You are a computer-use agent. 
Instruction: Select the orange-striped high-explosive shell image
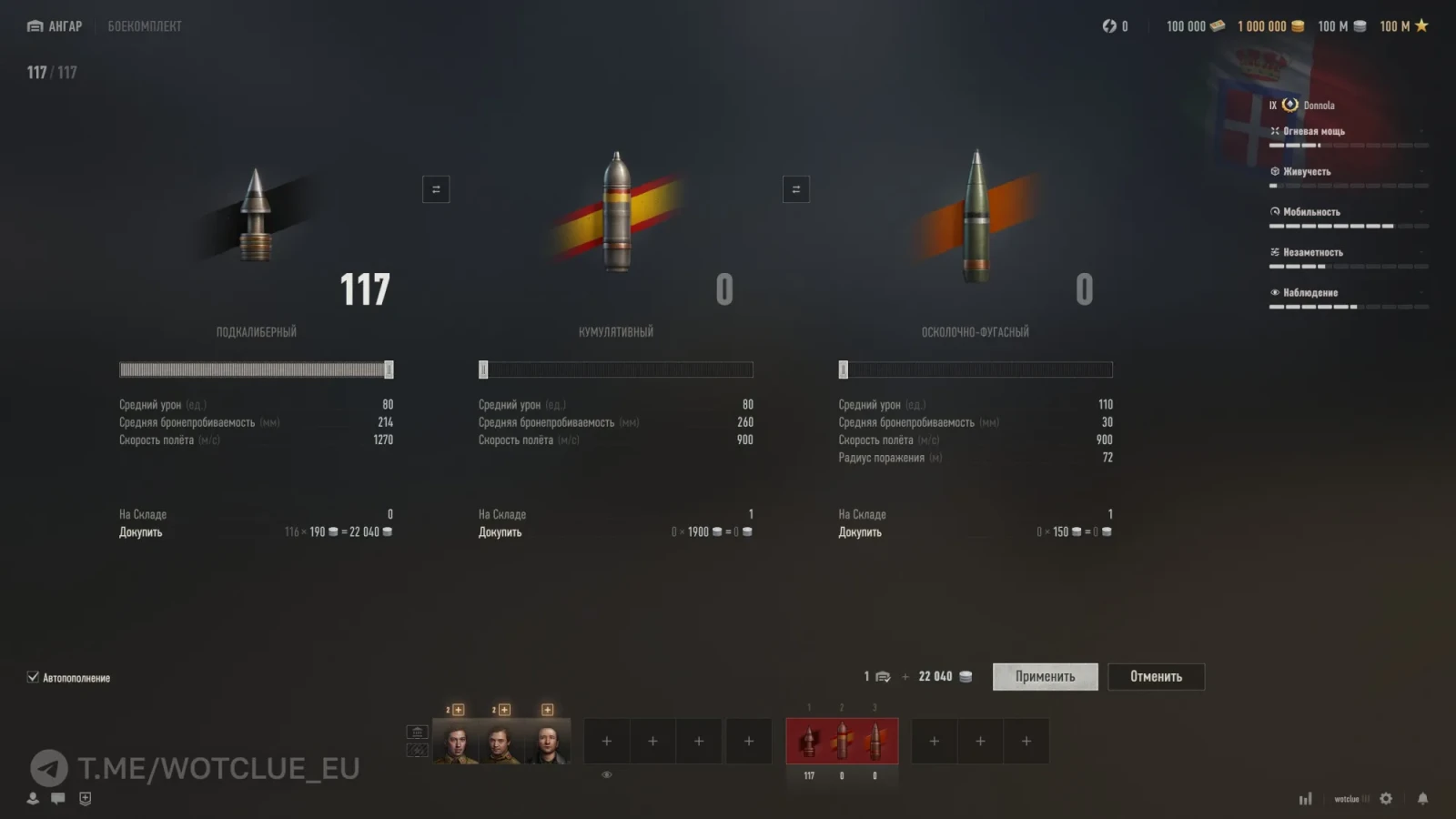coord(976,215)
